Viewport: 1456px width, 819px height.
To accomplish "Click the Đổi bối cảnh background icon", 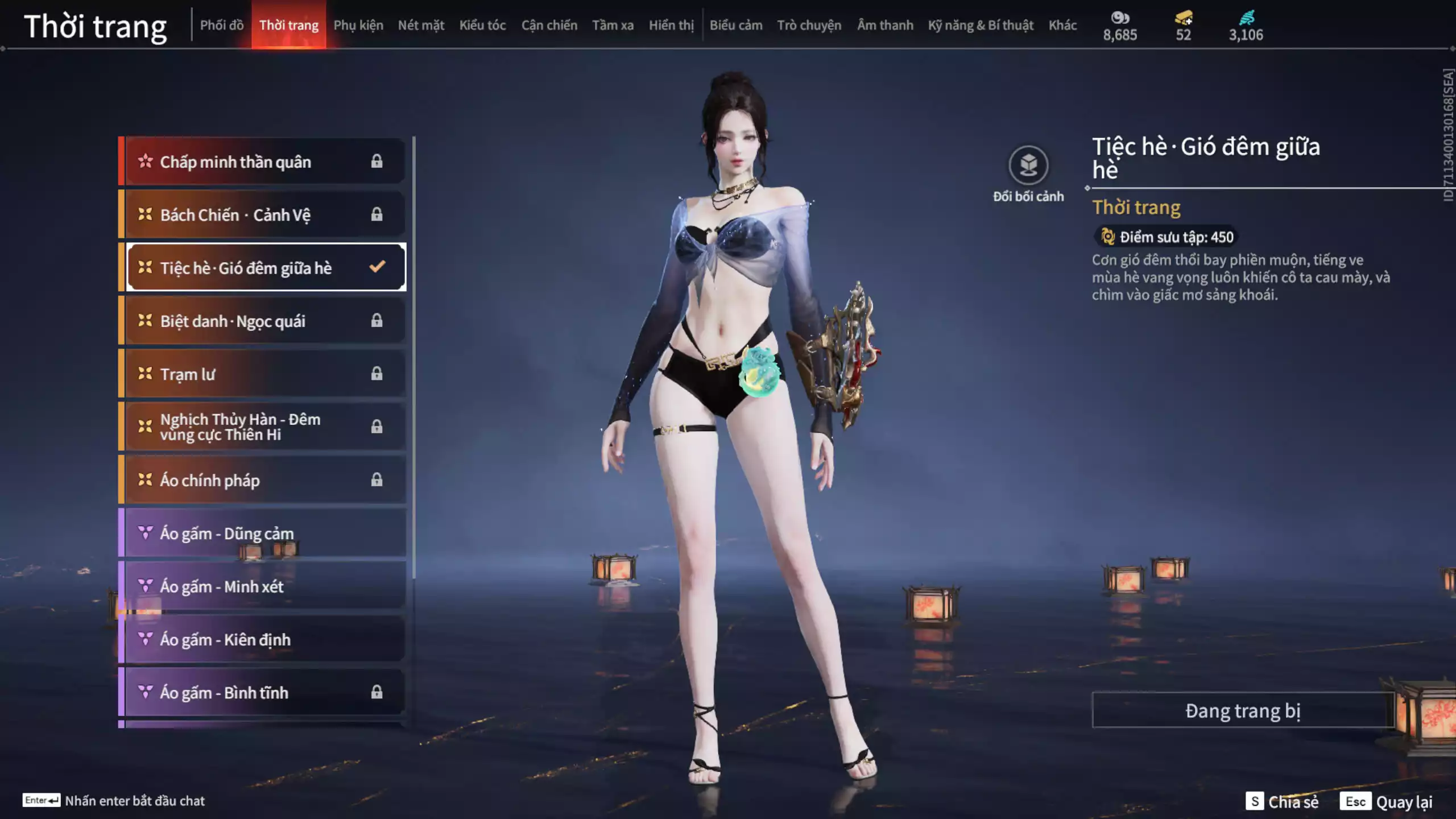I will click(1028, 166).
